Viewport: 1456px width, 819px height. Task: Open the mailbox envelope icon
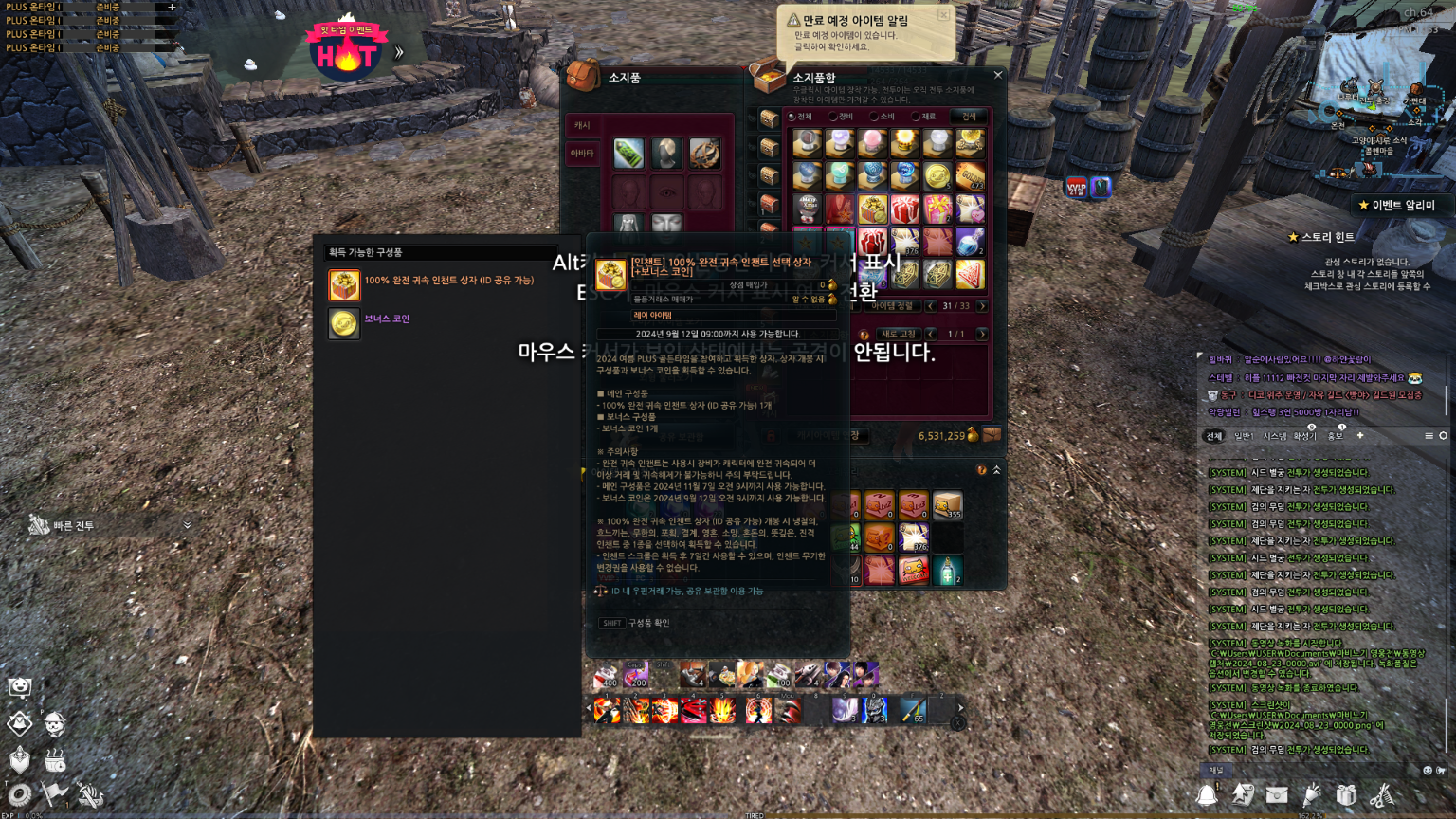[x=1277, y=794]
